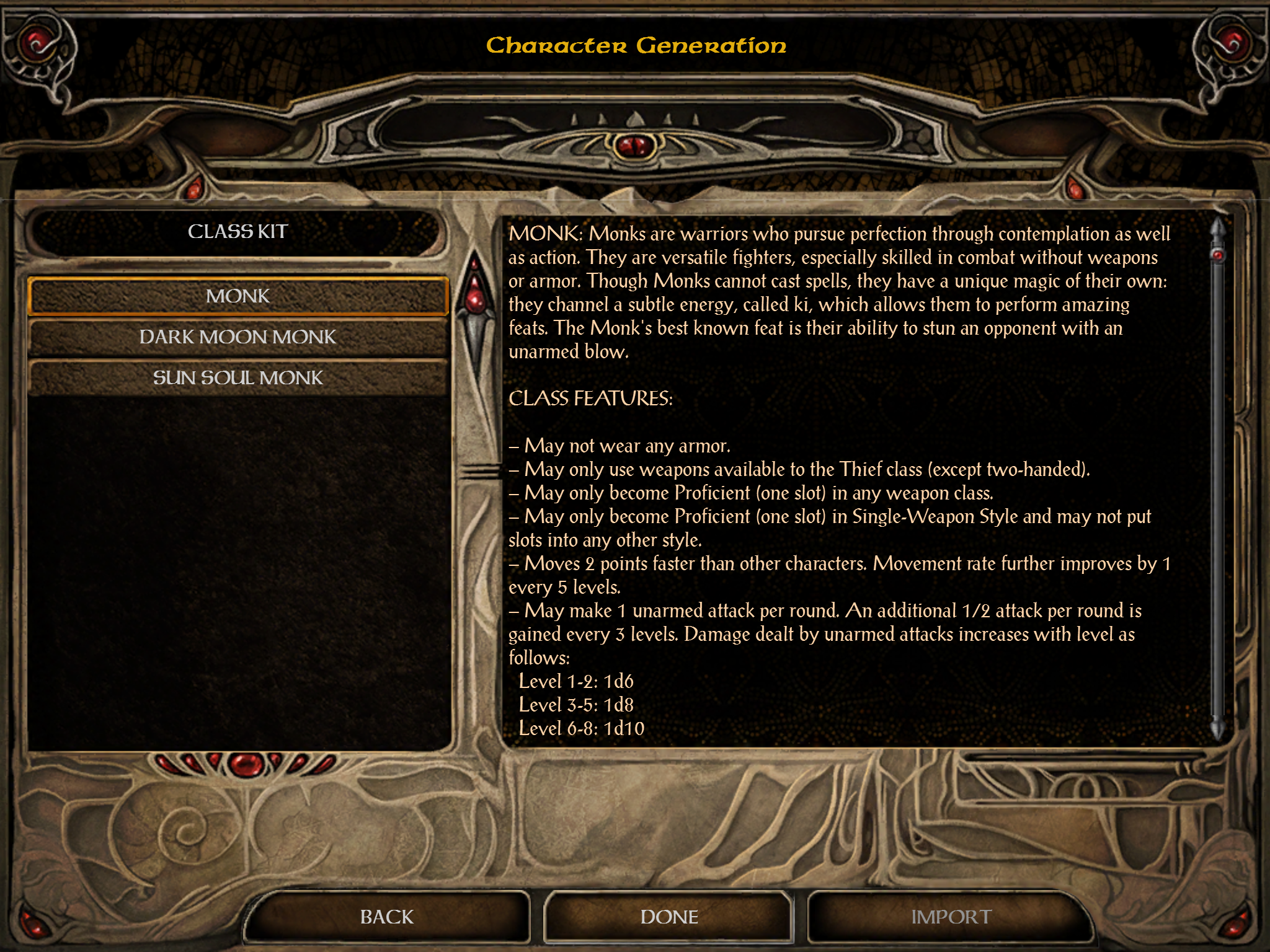Select the Monk class kit

(x=238, y=296)
